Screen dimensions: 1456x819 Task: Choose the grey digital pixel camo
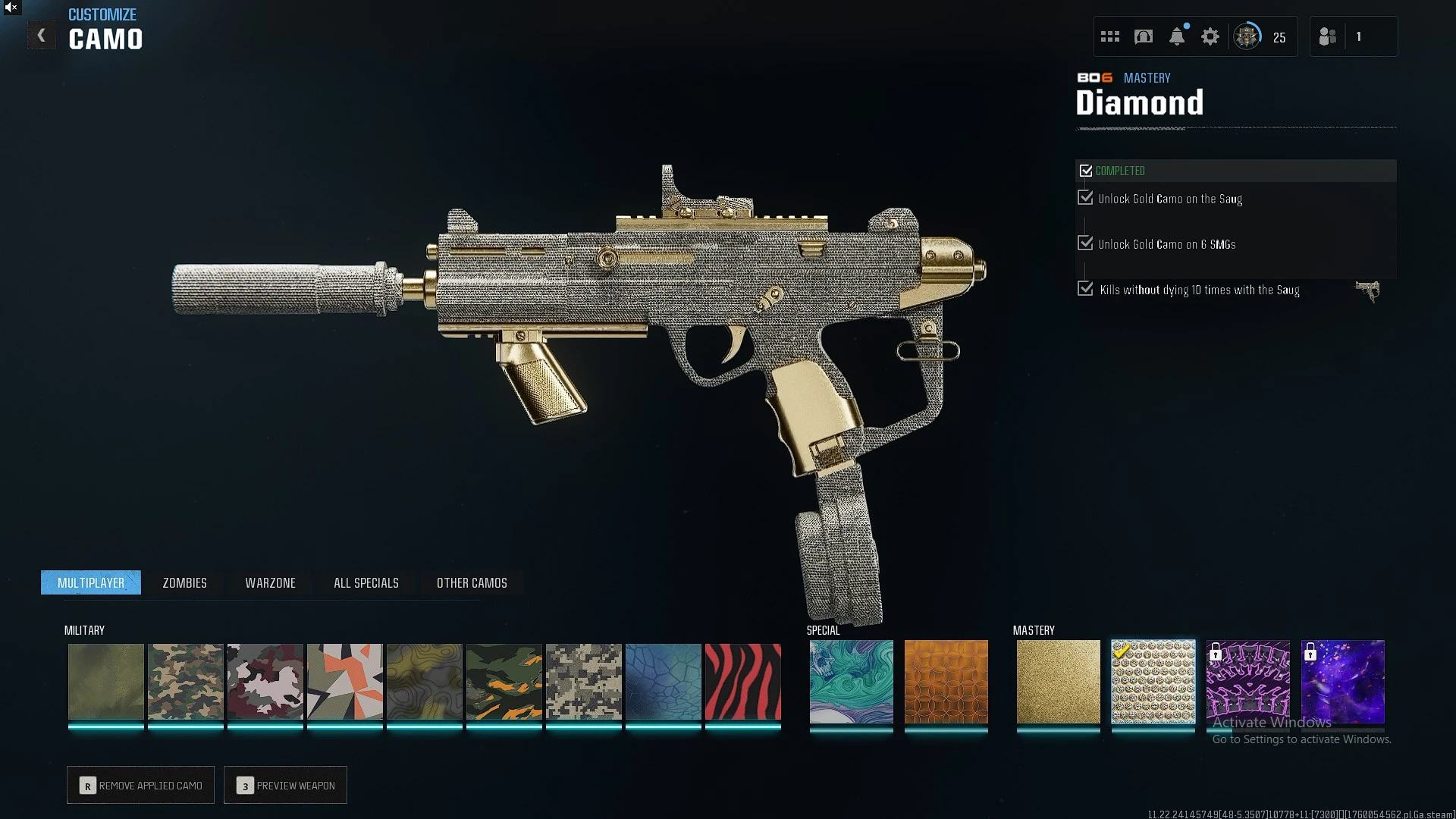583,682
